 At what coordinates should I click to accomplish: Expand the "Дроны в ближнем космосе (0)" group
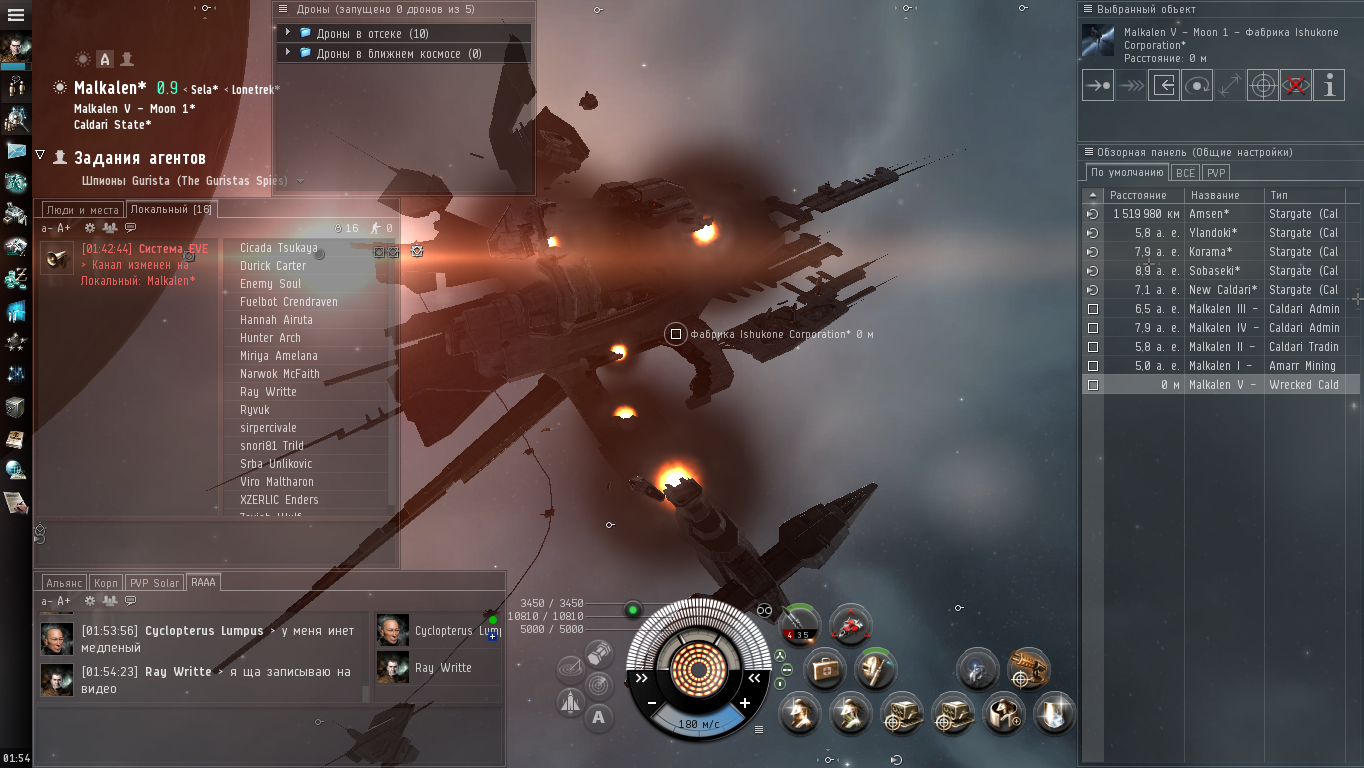pyautogui.click(x=288, y=53)
